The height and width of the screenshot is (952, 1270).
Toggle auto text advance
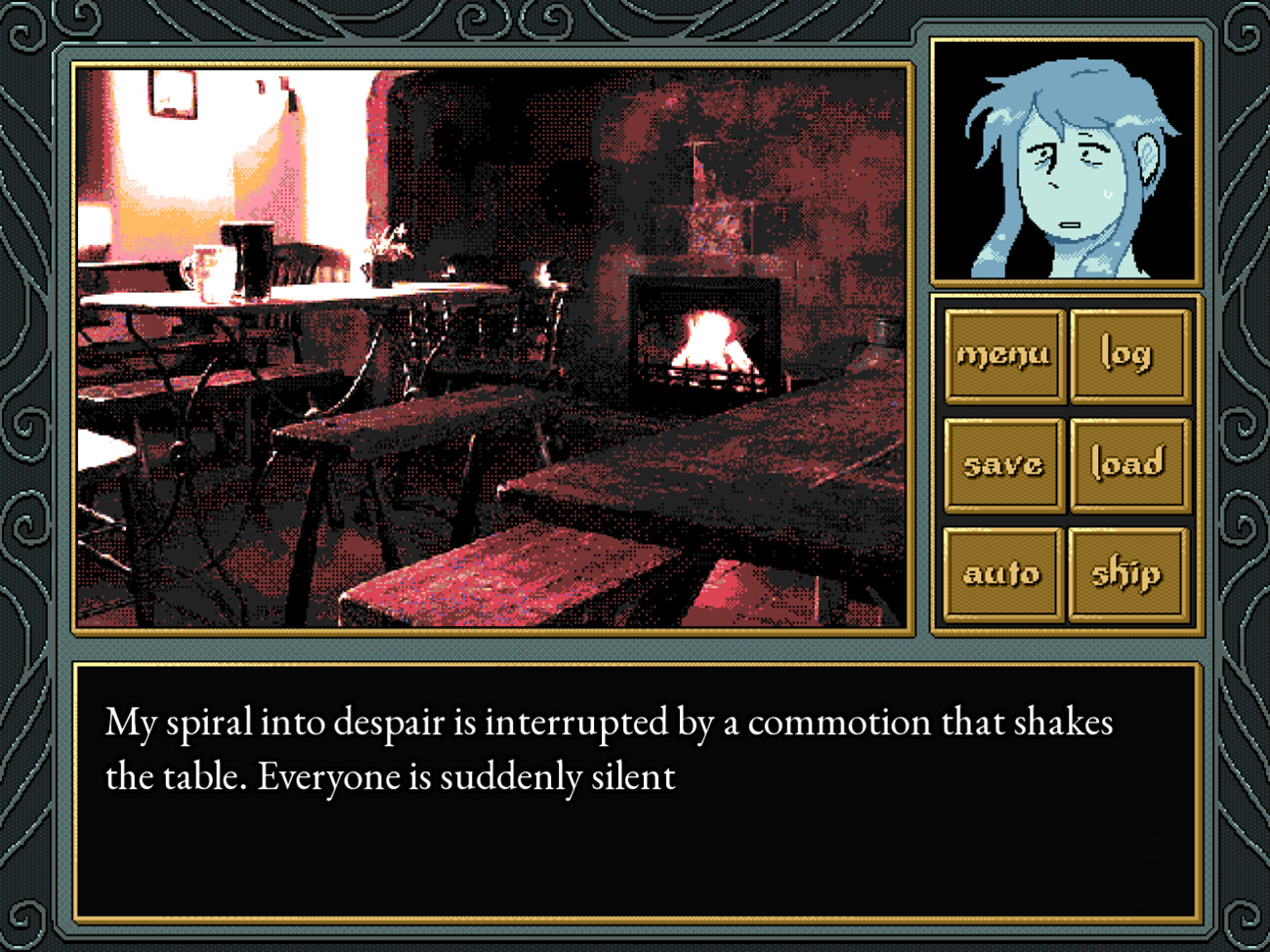(x=1003, y=574)
